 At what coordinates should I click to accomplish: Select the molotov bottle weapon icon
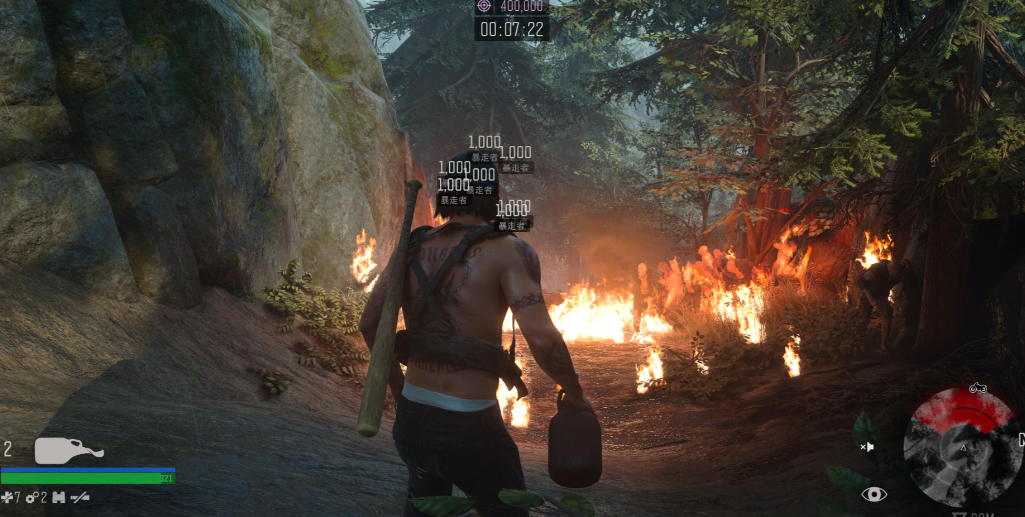coord(68,451)
